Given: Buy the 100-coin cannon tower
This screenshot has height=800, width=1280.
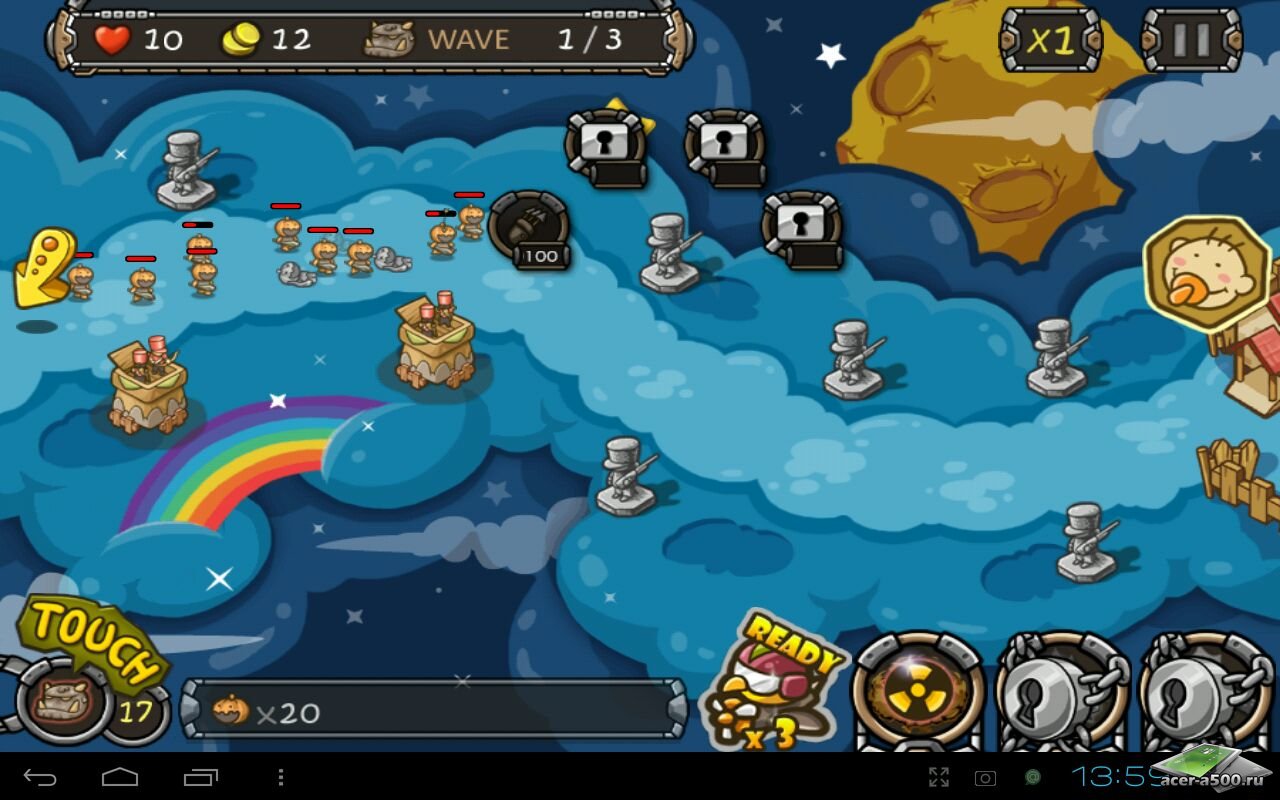Looking at the screenshot, I should pyautogui.click(x=530, y=230).
